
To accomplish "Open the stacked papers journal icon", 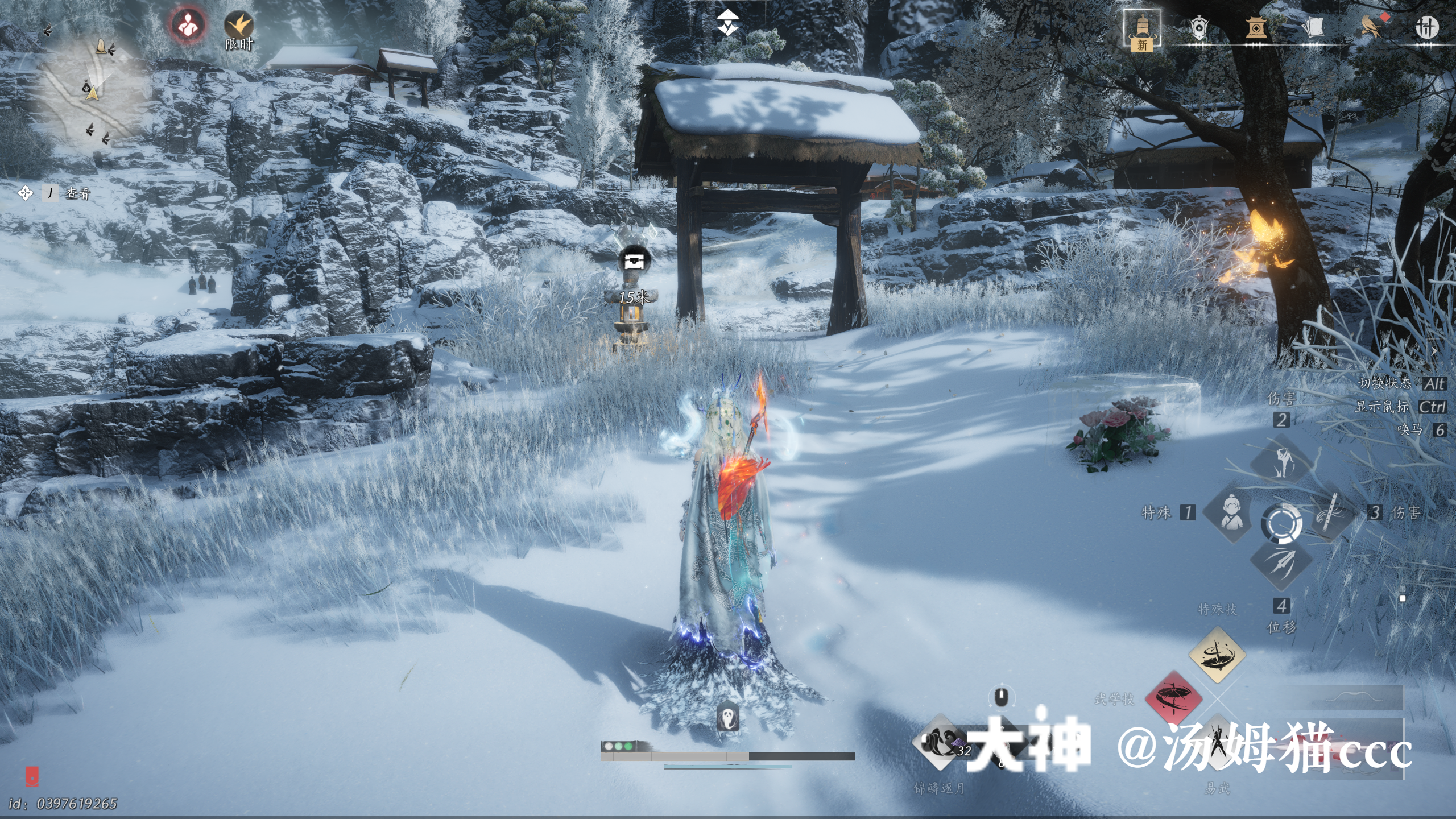I will (1313, 27).
